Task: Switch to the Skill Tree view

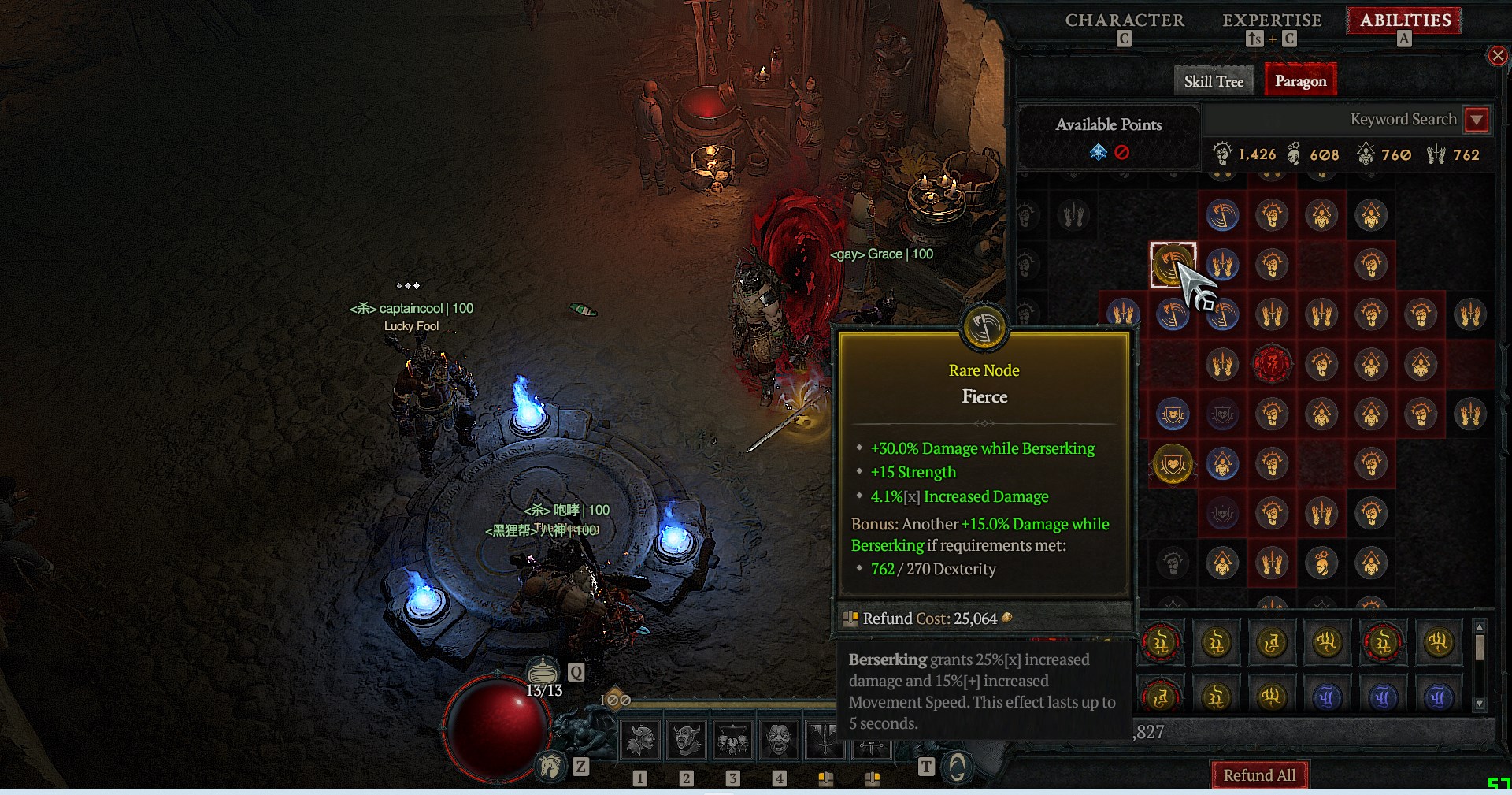Action: [1214, 81]
